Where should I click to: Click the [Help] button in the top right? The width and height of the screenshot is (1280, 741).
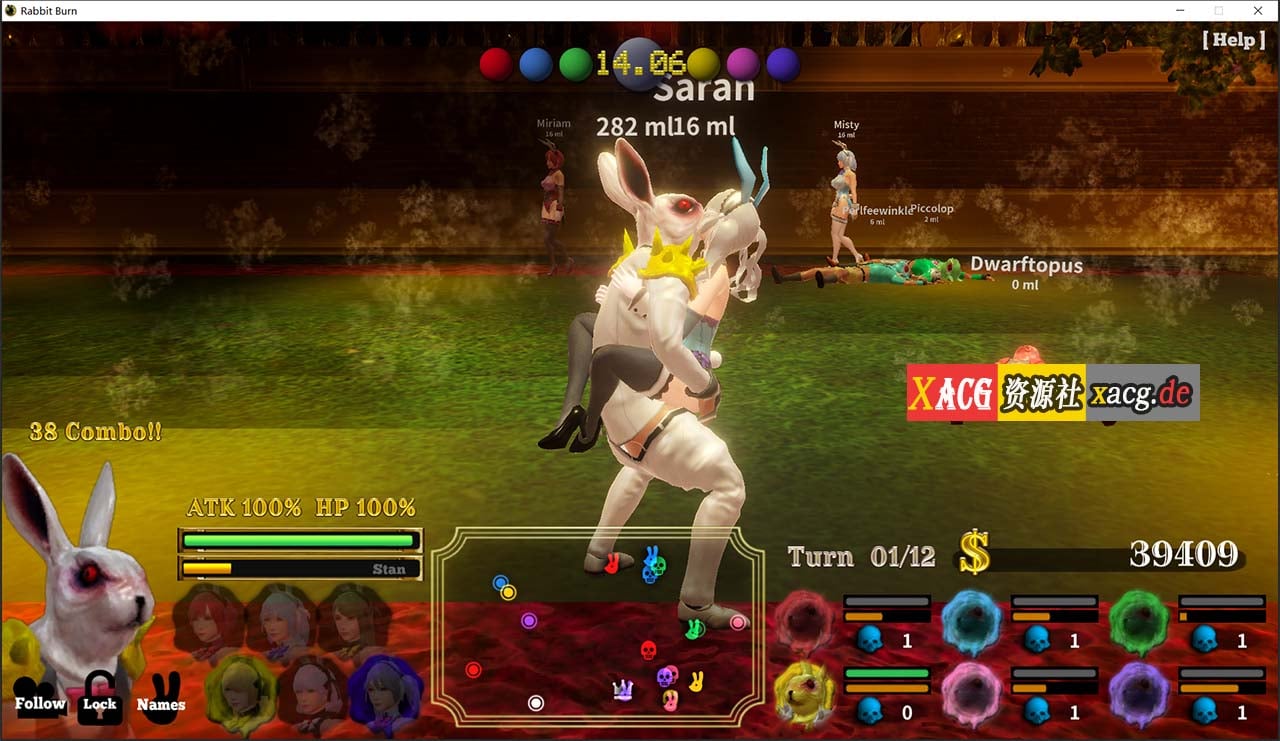[1233, 40]
